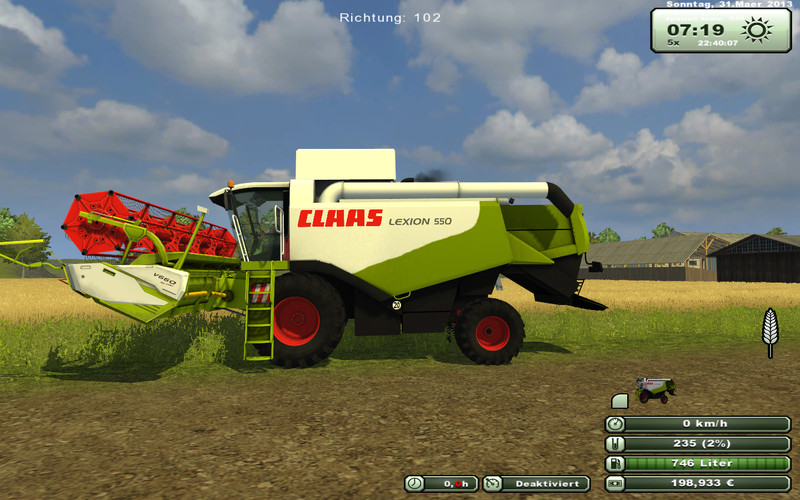Viewport: 800px width, 500px height.
Task: Click the fuel pump icon
Action: click(x=615, y=463)
